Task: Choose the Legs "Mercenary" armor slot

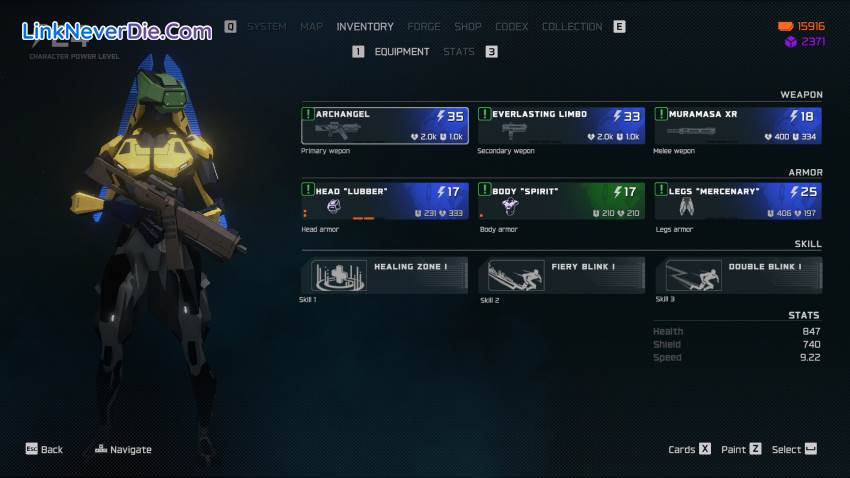Action: (738, 200)
